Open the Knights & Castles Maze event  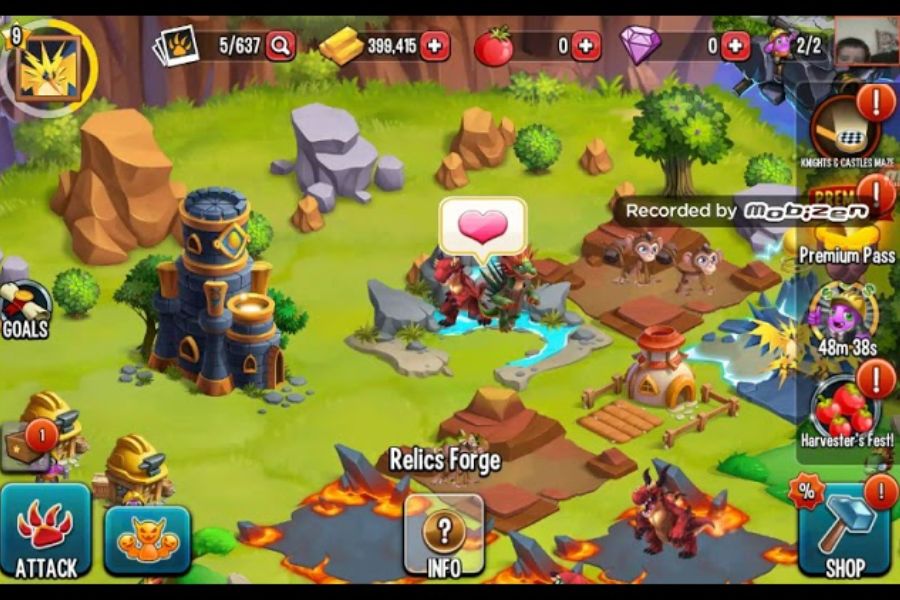click(x=845, y=132)
